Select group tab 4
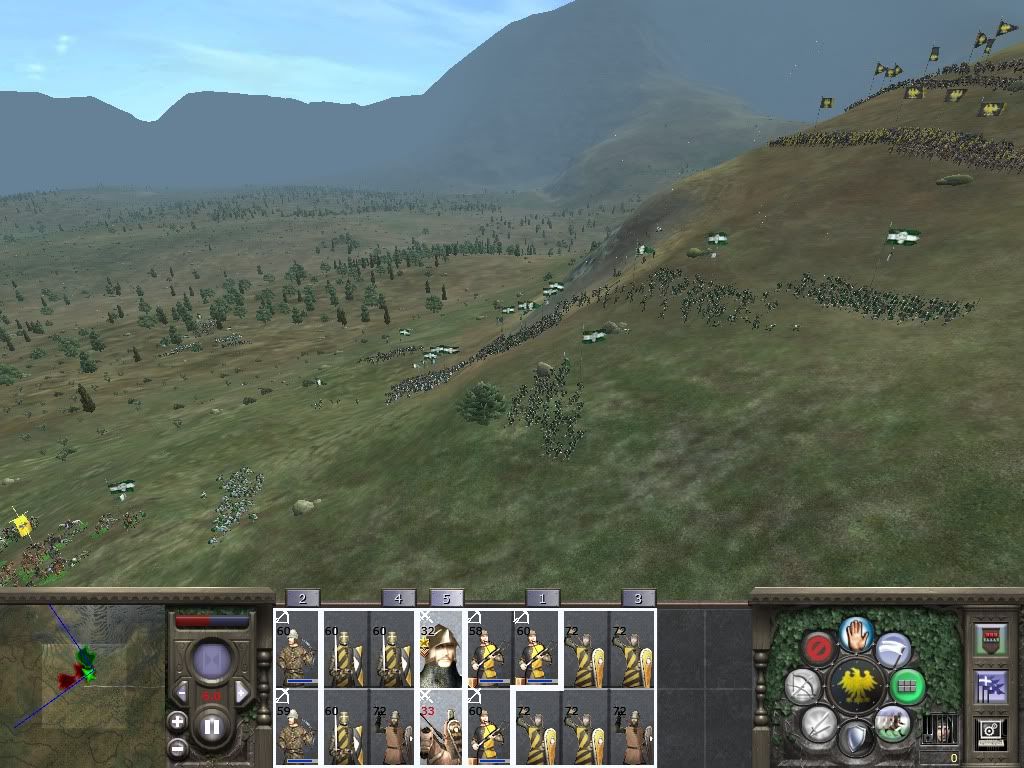The height and width of the screenshot is (768, 1024). 398,598
